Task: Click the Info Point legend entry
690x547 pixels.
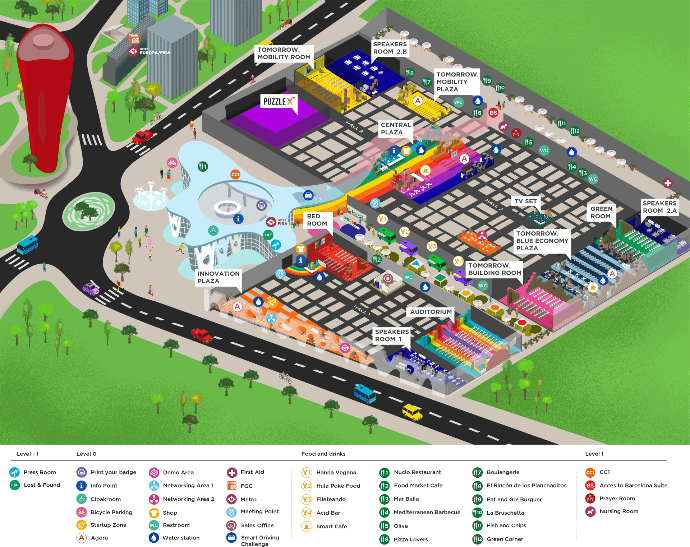Action: [100, 484]
